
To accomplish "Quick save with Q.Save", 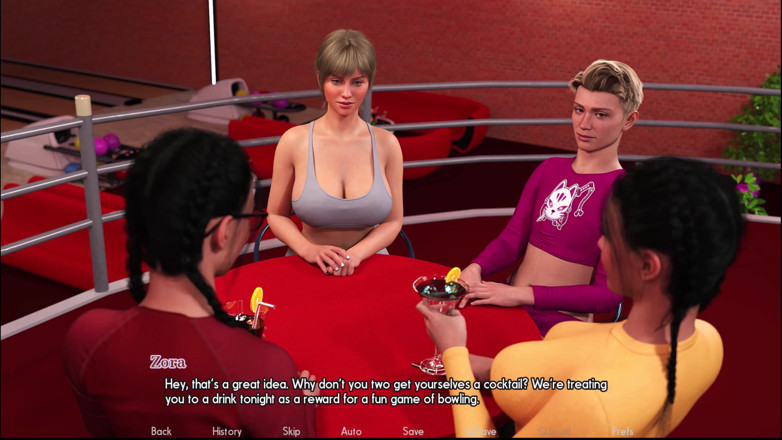I will 481,431.
